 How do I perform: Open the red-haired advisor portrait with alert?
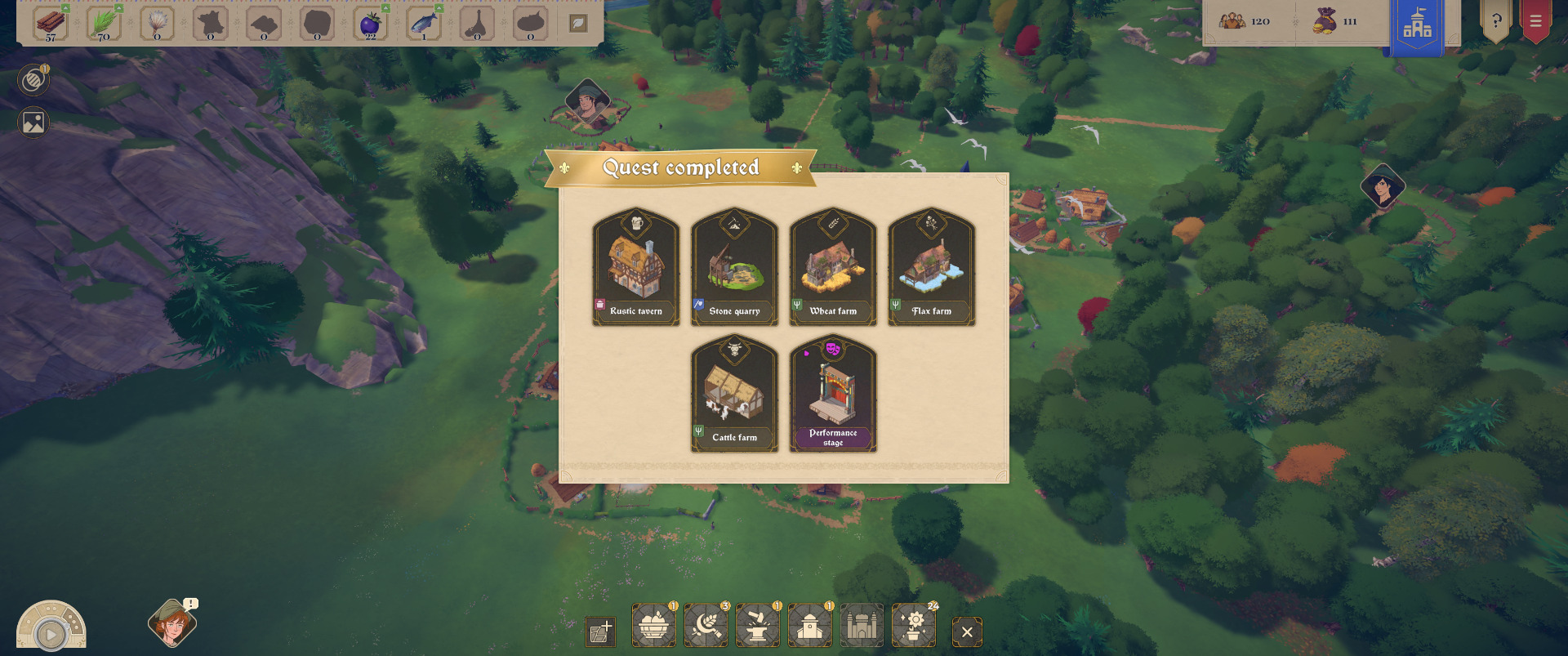pos(171,625)
